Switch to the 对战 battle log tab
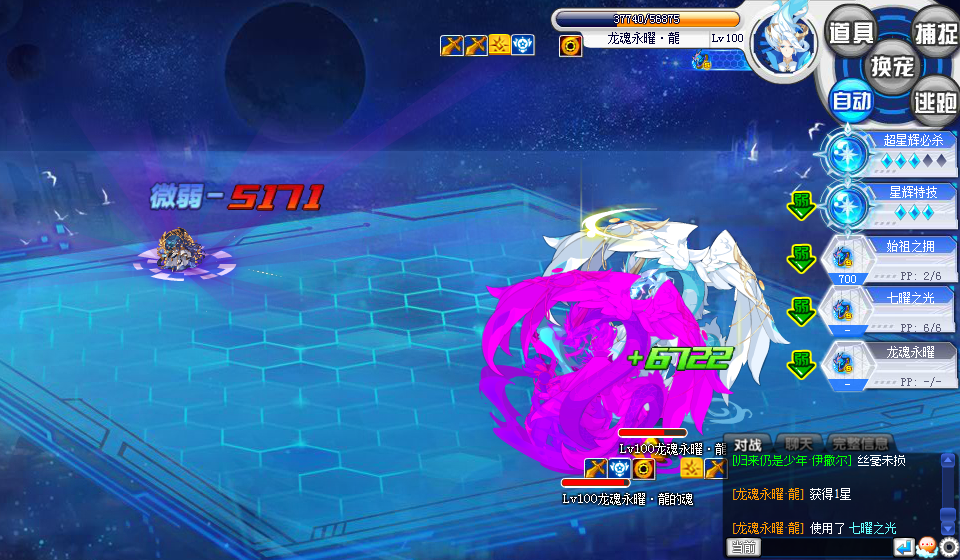Viewport: 960px width, 560px height. tap(748, 444)
